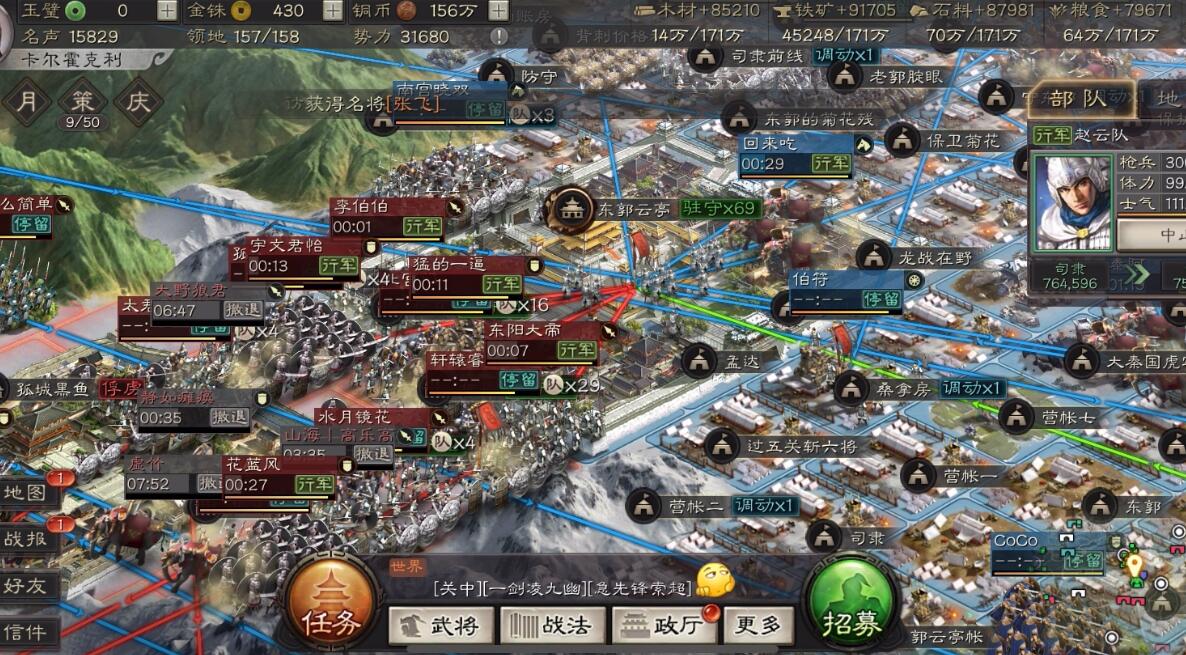This screenshot has height=655, width=1186.
Task: Enter the 政厅 government hall
Action: tap(664, 626)
